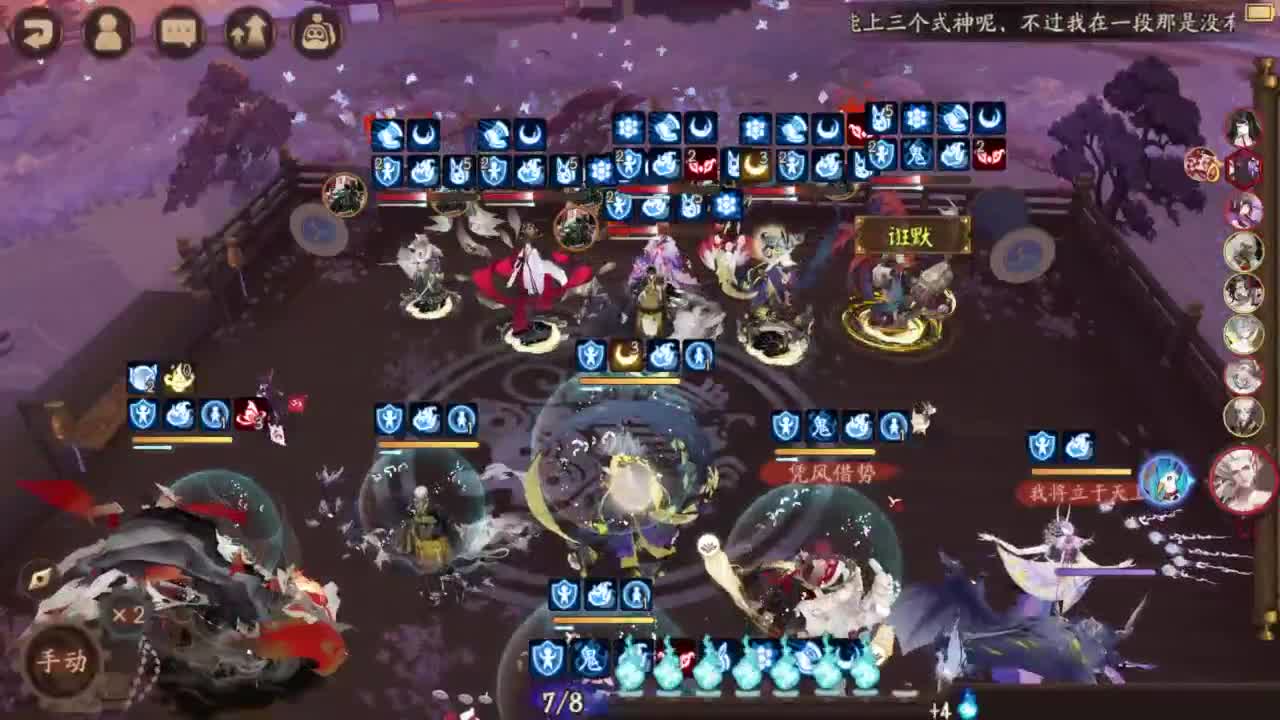This screenshot has height=720, width=1280.
Task: Open the player profile icon top left
Action: click(x=105, y=30)
